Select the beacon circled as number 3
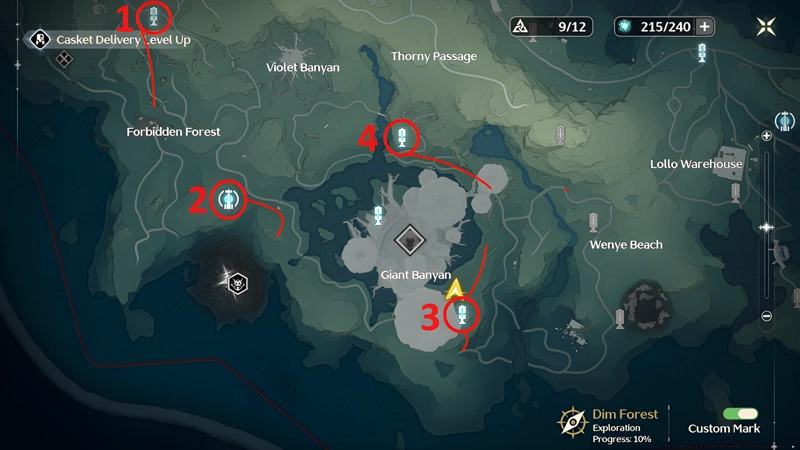Viewport: 800px width, 450px height. pos(462,316)
